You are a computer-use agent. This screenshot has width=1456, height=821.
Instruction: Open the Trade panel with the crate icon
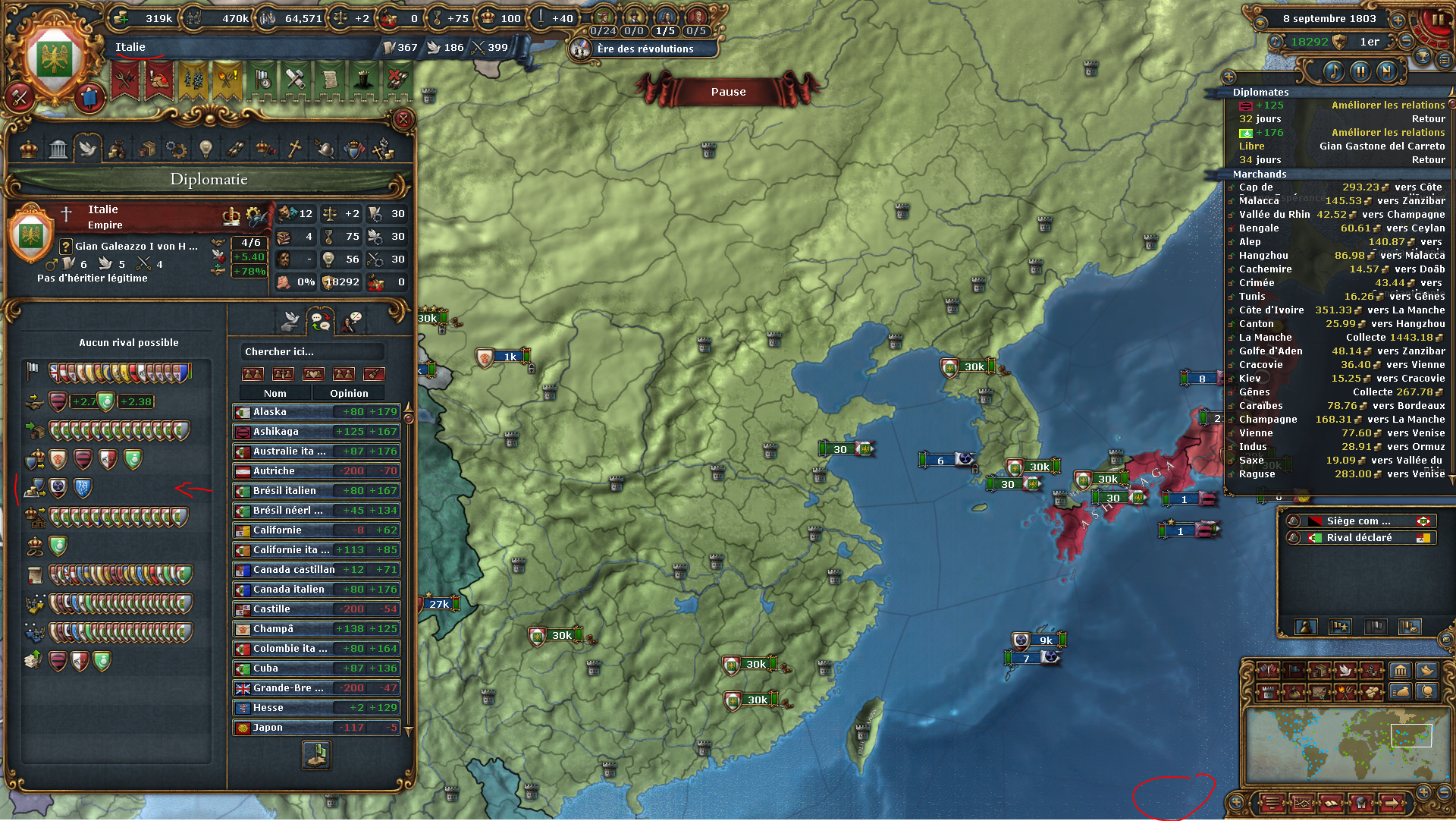[148, 149]
